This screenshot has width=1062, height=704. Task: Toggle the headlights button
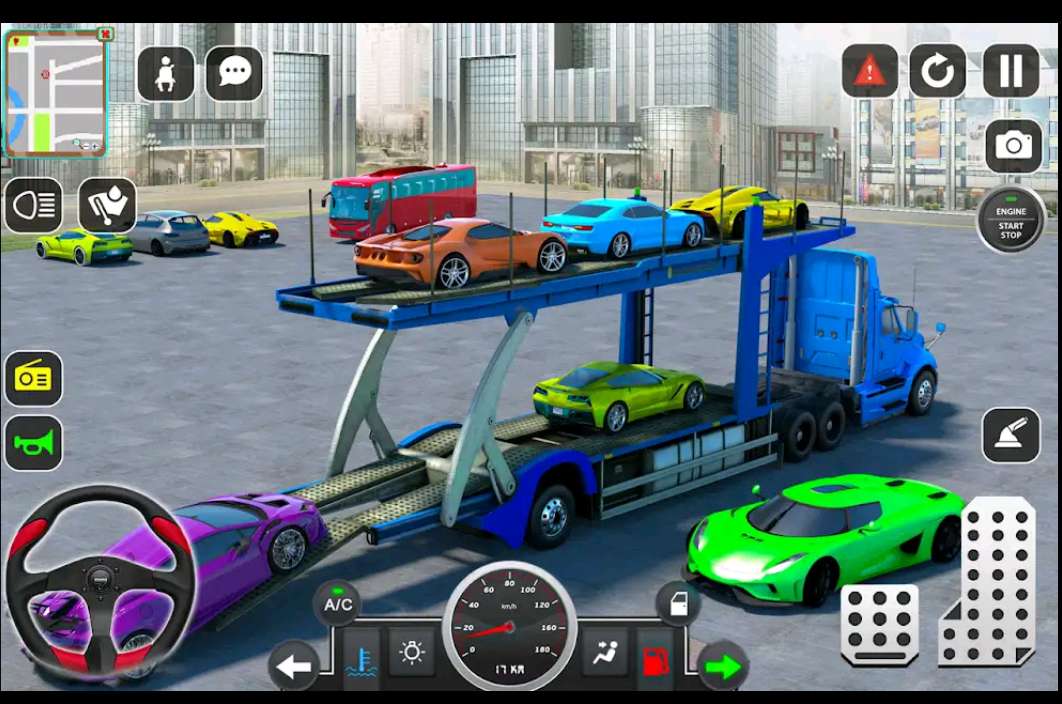(x=34, y=206)
